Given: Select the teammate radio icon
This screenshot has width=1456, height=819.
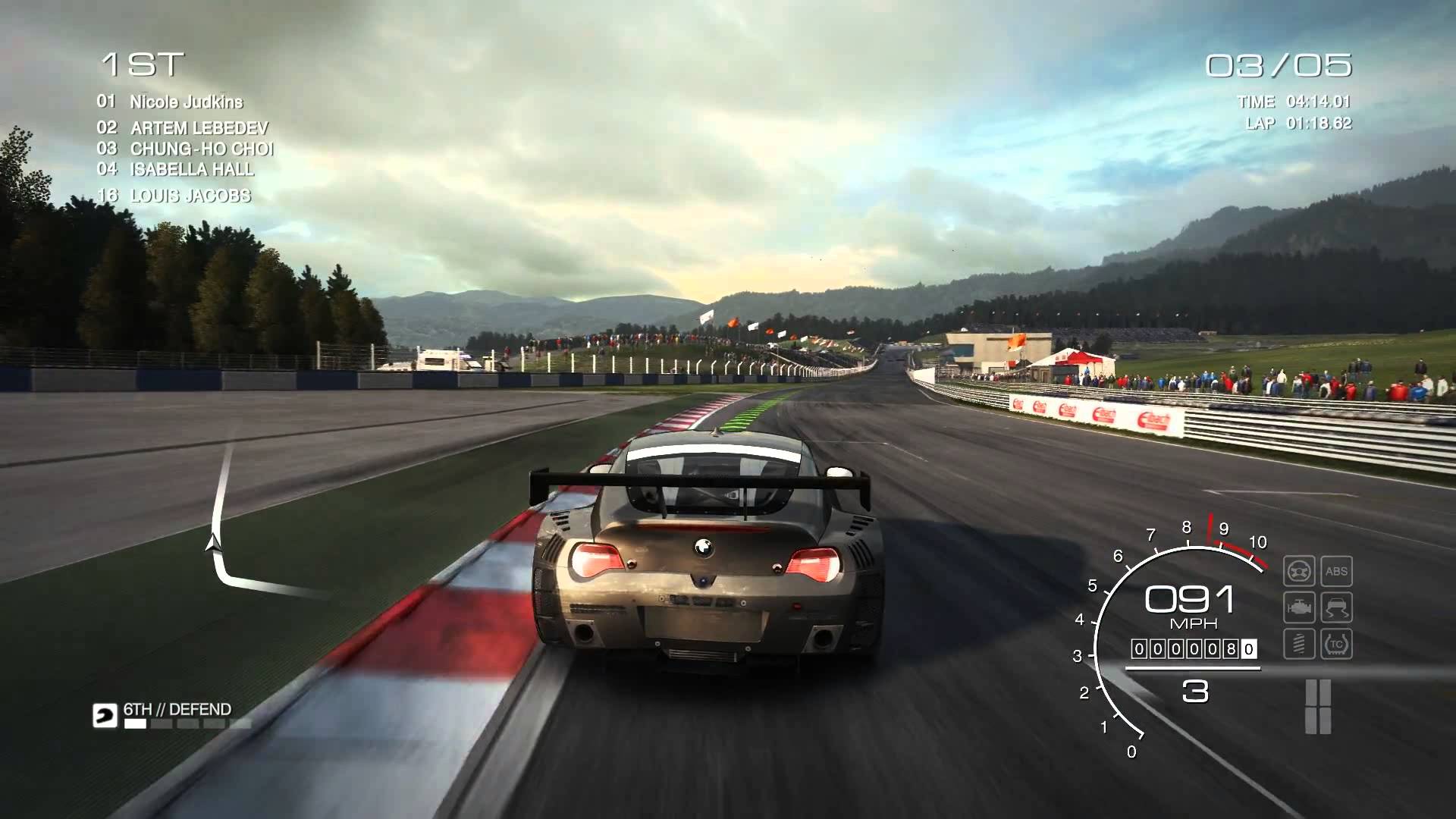Looking at the screenshot, I should [105, 716].
